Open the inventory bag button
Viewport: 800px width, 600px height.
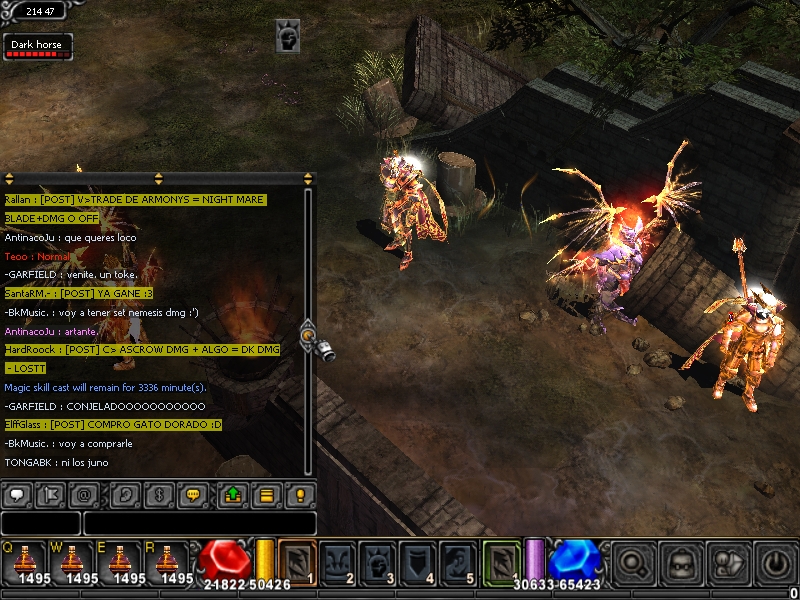(681, 561)
